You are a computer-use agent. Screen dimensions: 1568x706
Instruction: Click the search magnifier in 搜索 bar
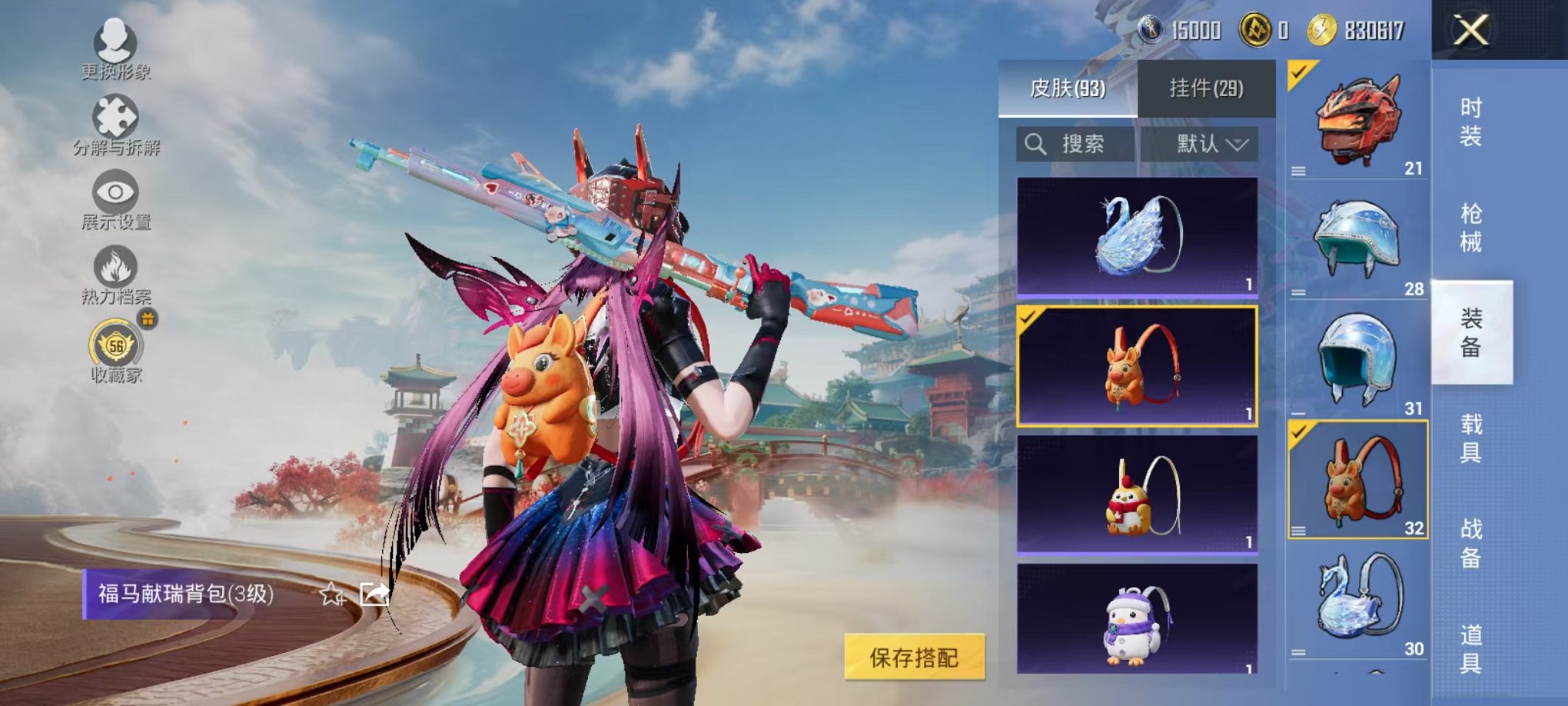tap(1036, 145)
